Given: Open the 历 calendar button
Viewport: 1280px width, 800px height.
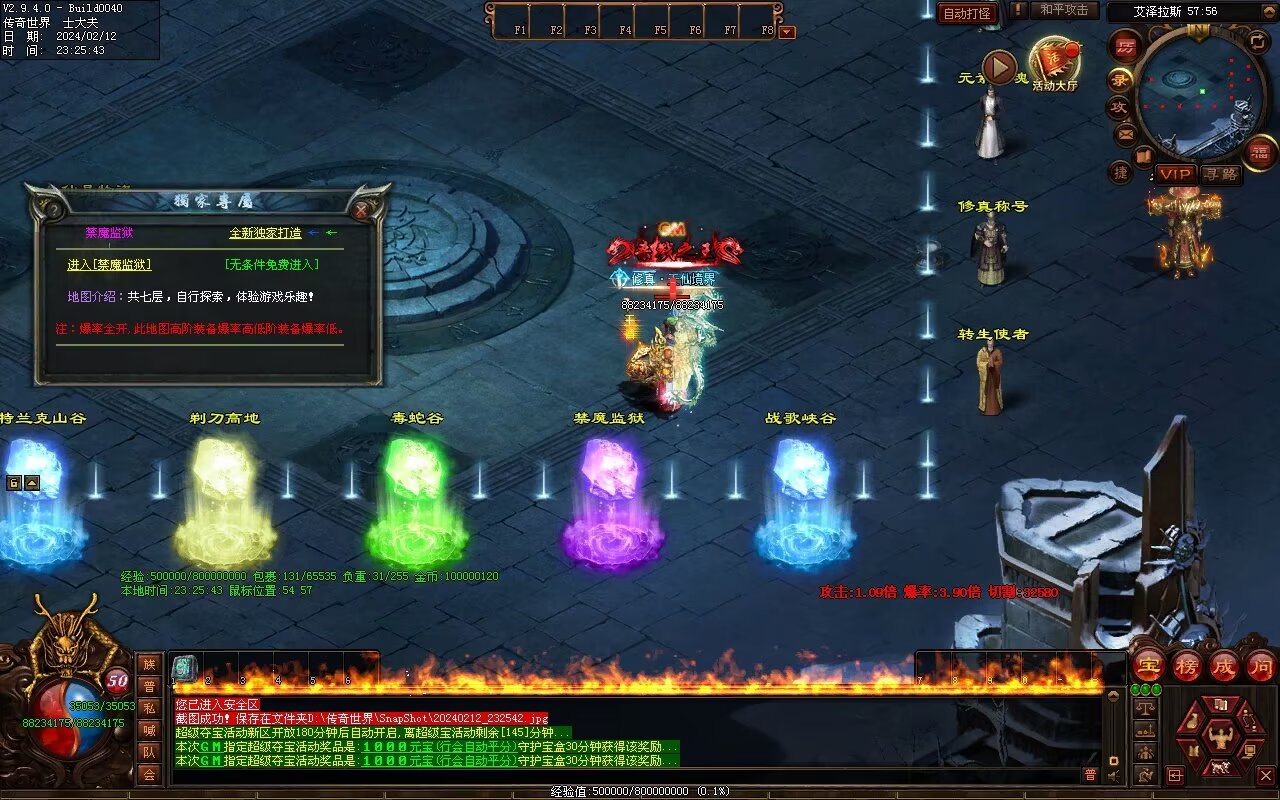Looking at the screenshot, I should click(x=1126, y=47).
